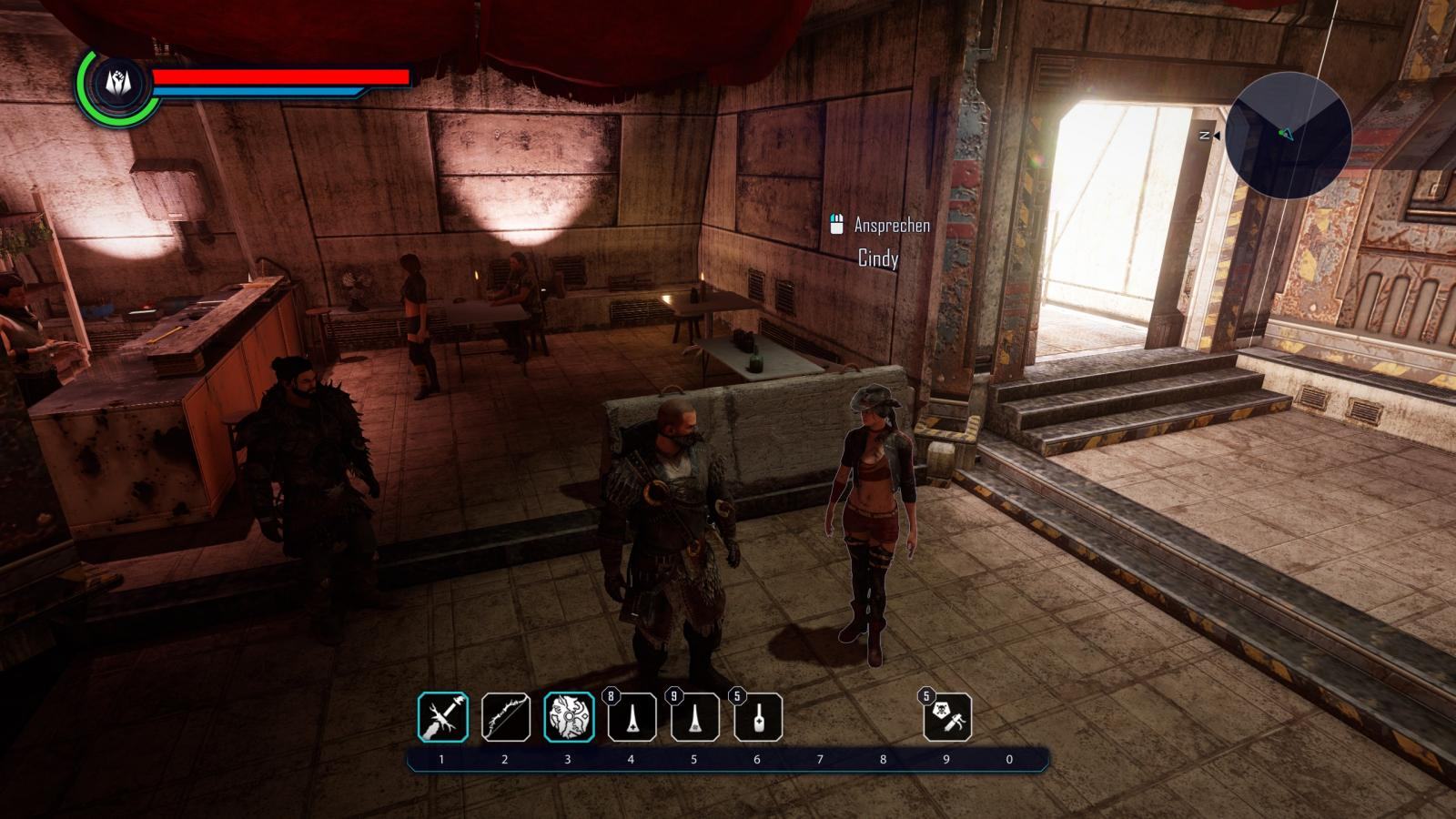The width and height of the screenshot is (1456, 819).
Task: Drink the bottle in hotbar slot 6
Action: coord(758,717)
